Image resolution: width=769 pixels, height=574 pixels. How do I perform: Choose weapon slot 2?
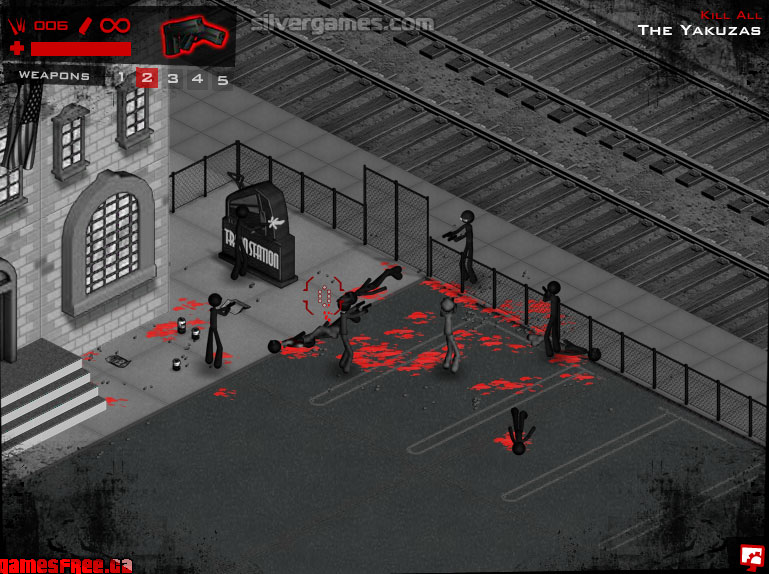tap(146, 77)
